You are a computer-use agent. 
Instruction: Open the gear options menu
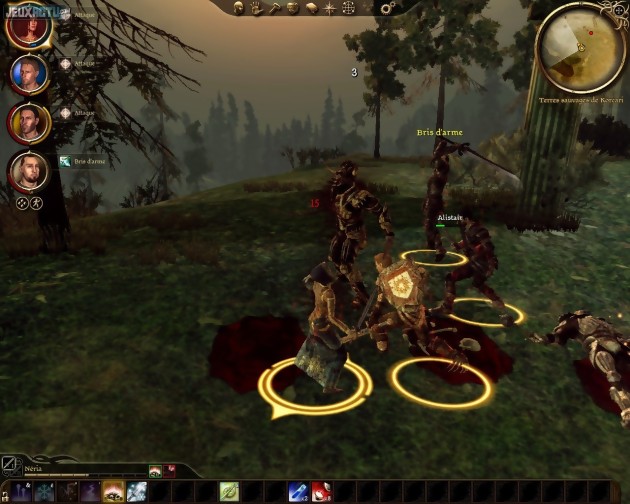(x=387, y=8)
